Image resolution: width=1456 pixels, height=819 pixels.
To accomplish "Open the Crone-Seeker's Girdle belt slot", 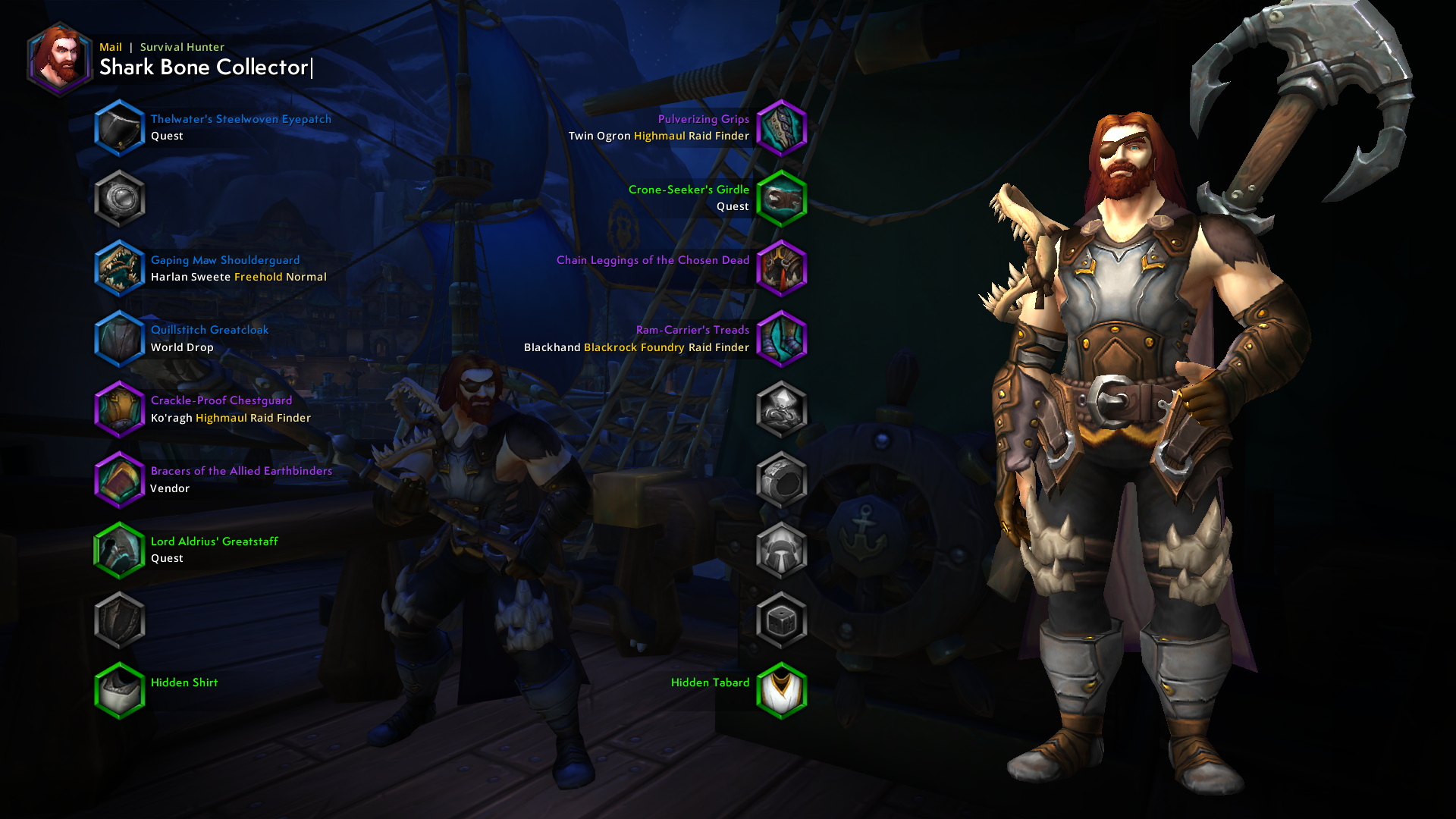I will click(782, 199).
